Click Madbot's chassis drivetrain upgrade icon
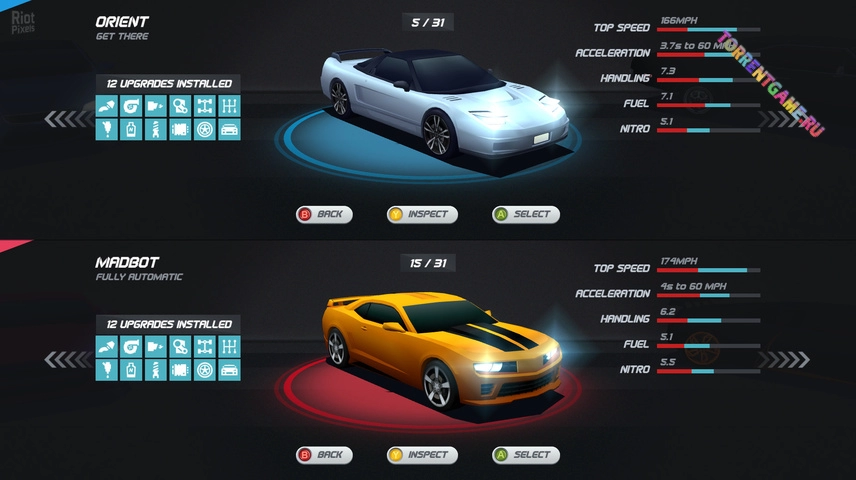 (x=205, y=346)
